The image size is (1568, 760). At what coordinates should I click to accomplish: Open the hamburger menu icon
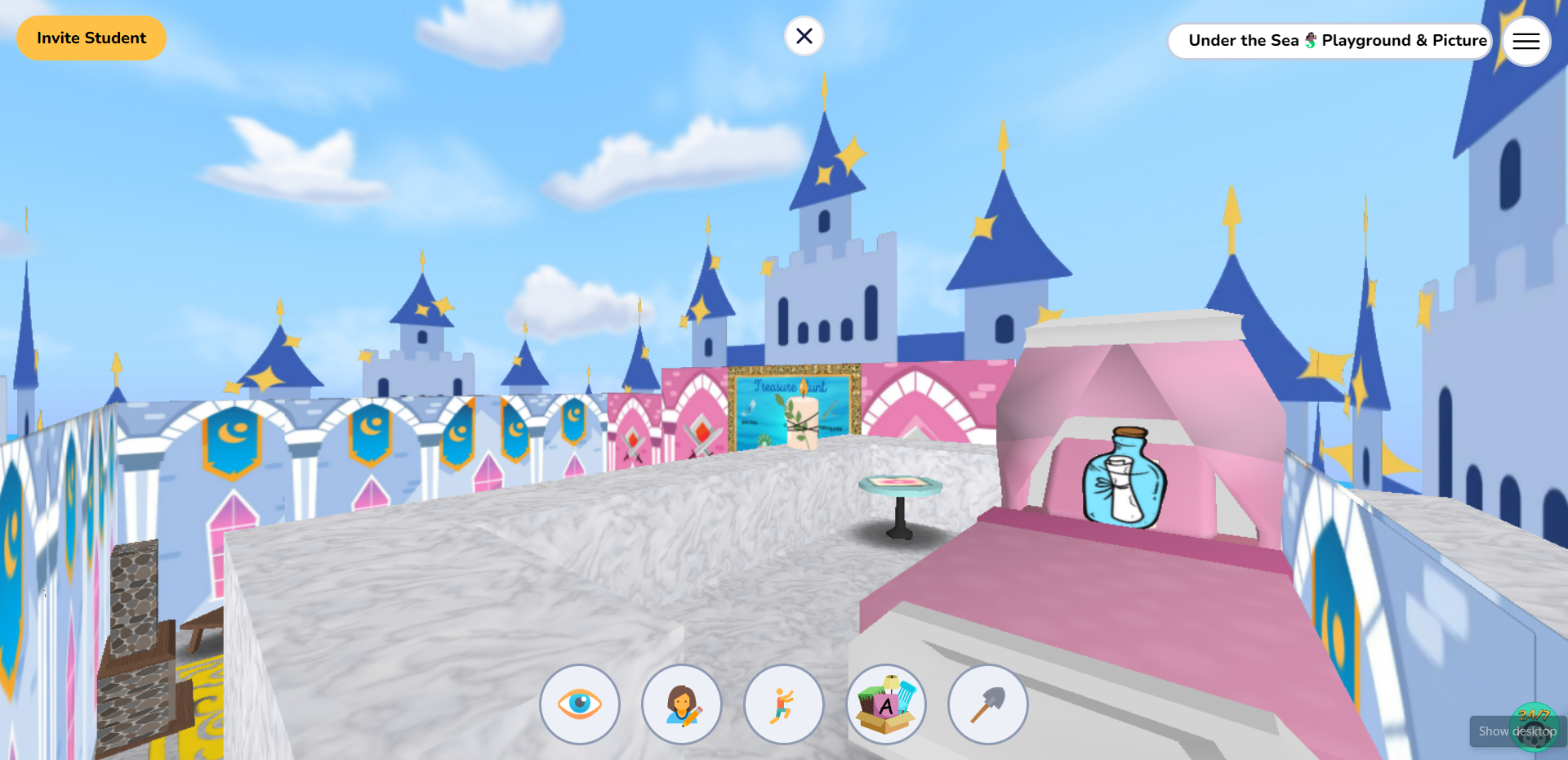(x=1526, y=41)
